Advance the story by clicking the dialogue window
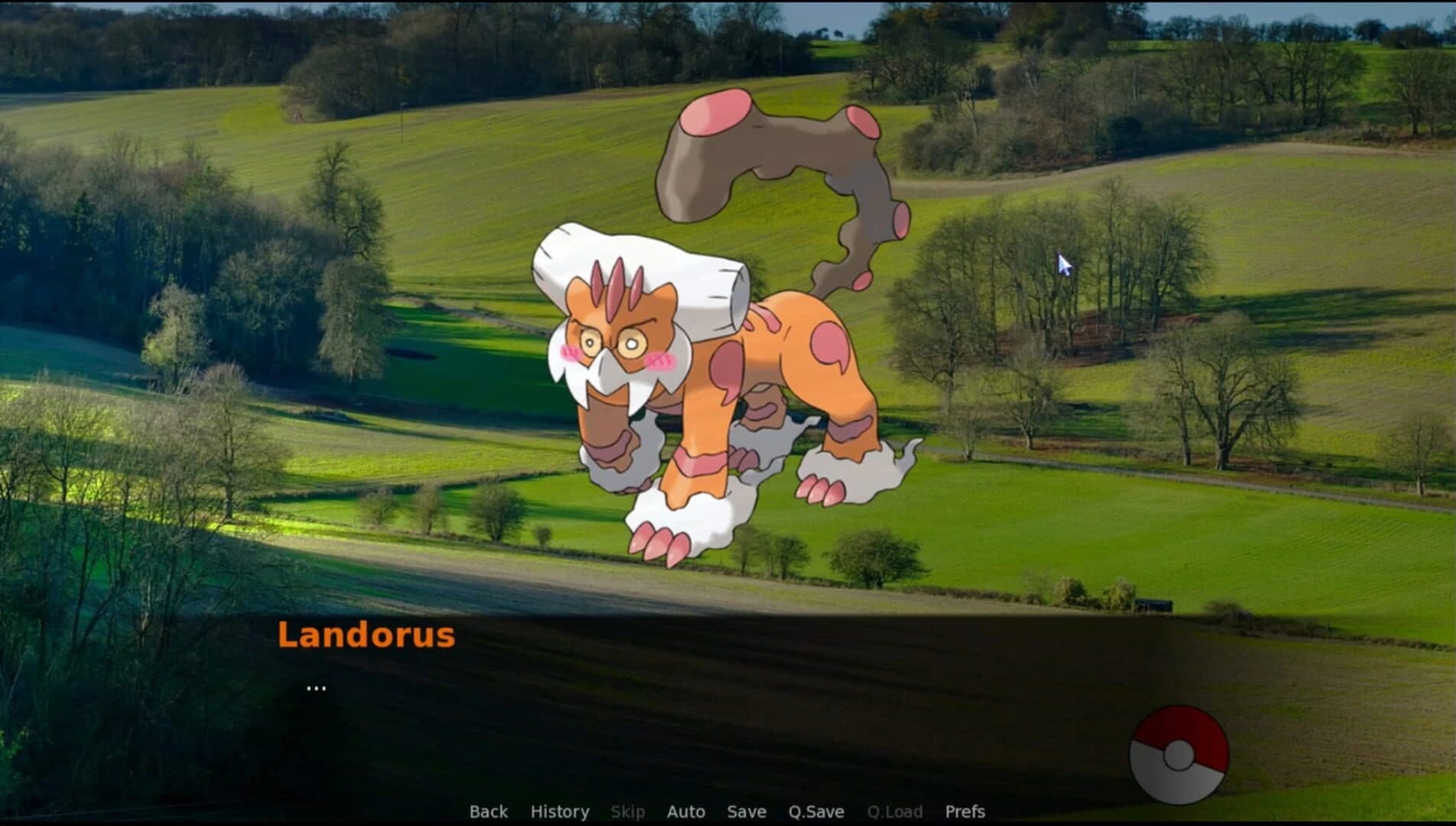The width and height of the screenshot is (1456, 826). pyautogui.click(x=689, y=688)
